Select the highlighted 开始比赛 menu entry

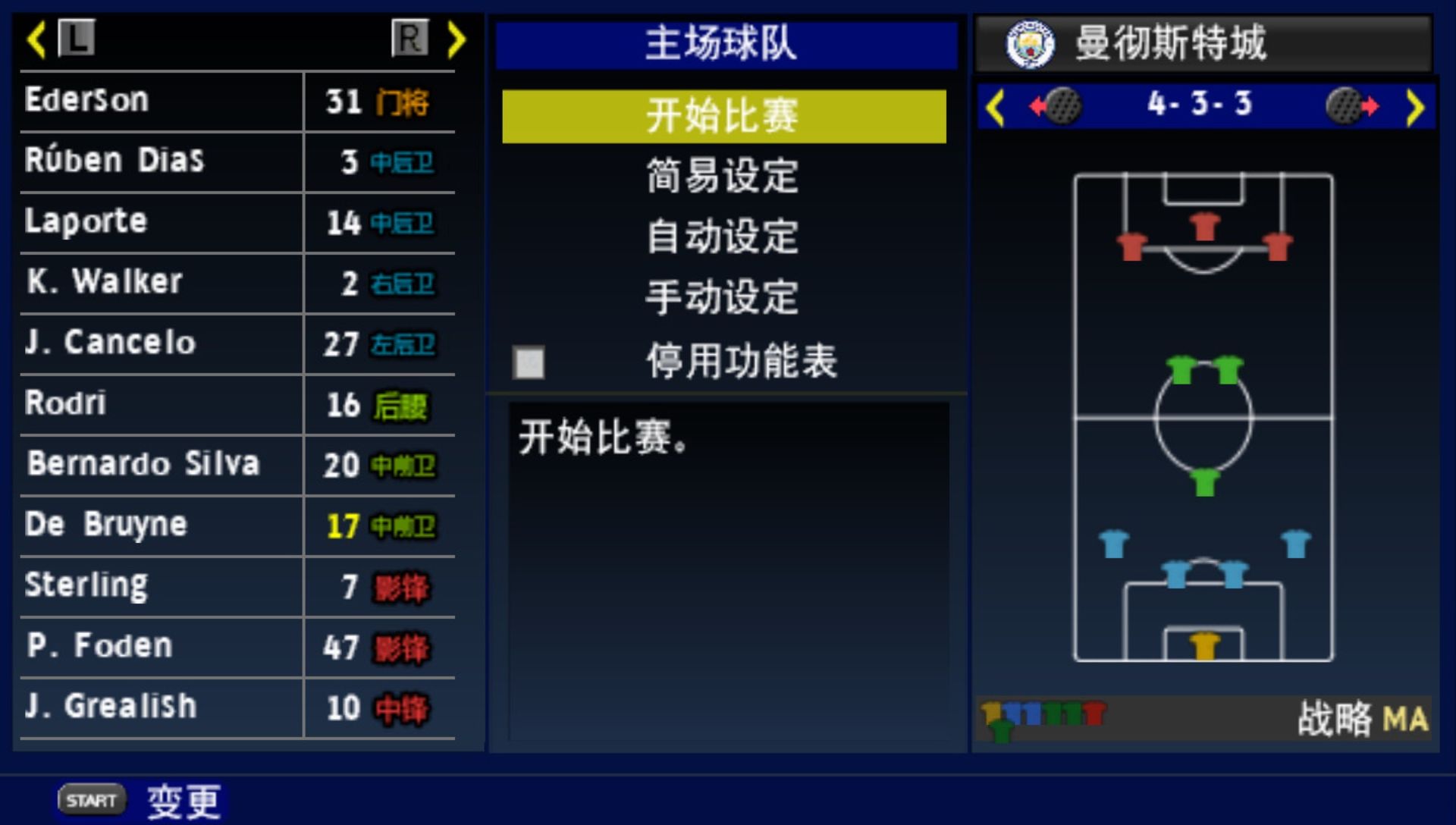click(x=722, y=116)
